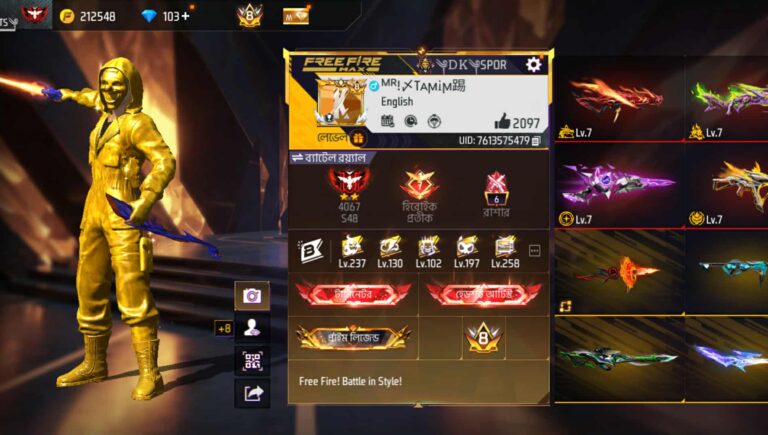Screen dimensions: 768x435
Task: Open profile settings gear icon
Action: coord(534,65)
